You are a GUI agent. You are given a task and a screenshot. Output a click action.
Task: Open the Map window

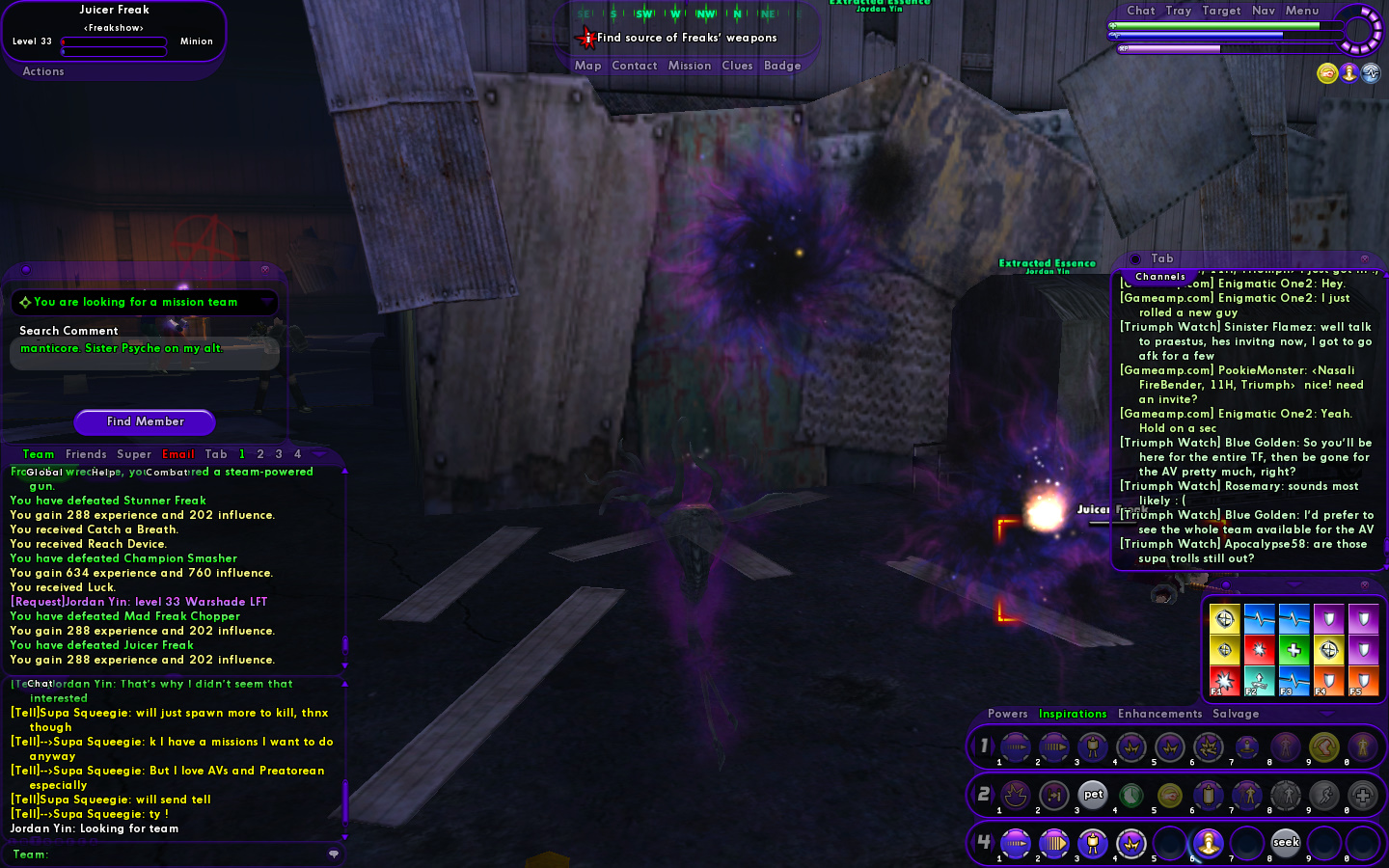[x=587, y=66]
